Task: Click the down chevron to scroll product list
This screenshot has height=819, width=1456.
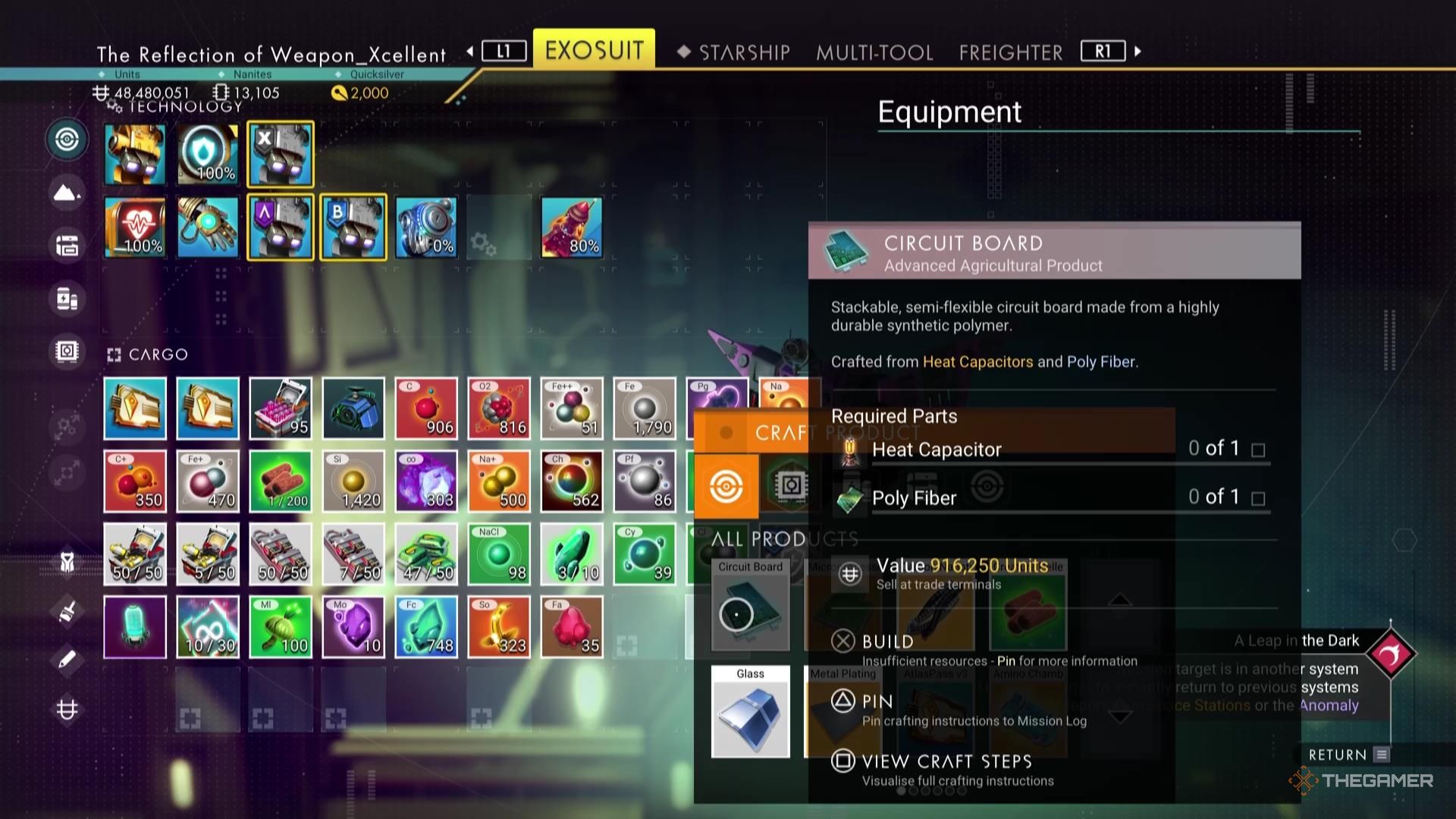Action: [x=1120, y=717]
